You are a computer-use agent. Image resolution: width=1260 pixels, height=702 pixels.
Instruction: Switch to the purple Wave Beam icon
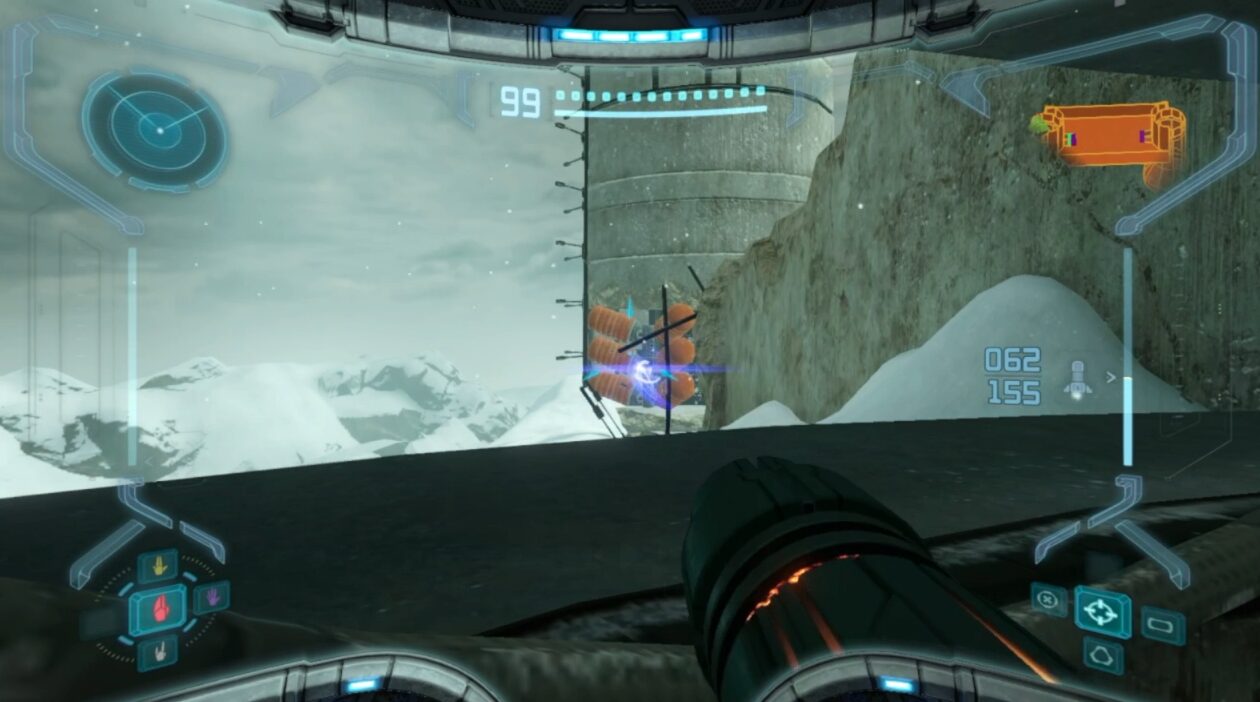coord(211,598)
